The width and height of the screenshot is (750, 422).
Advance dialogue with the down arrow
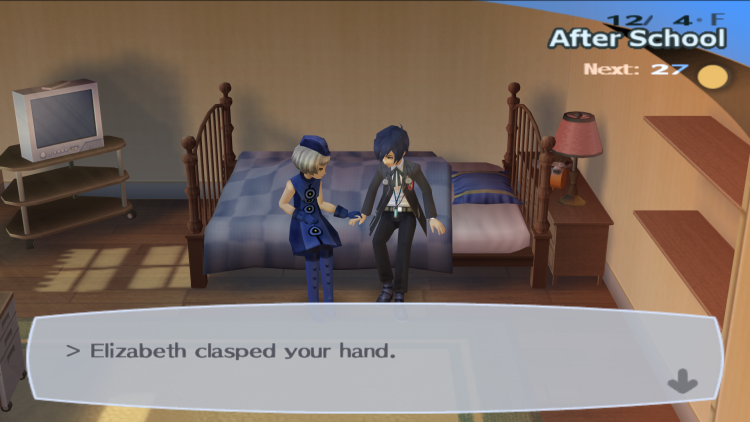683,381
